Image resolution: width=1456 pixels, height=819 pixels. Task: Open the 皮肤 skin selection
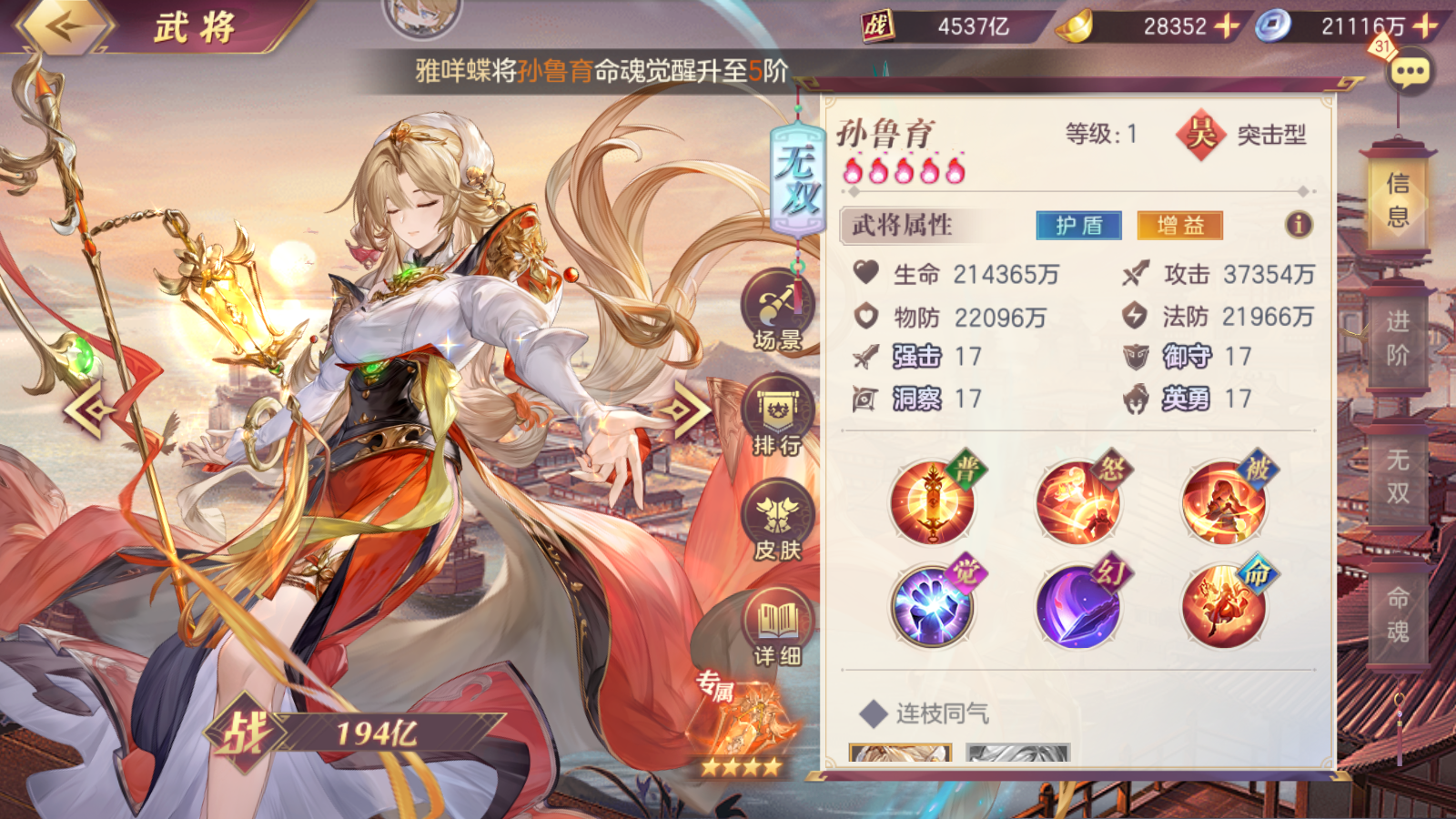pos(775,519)
